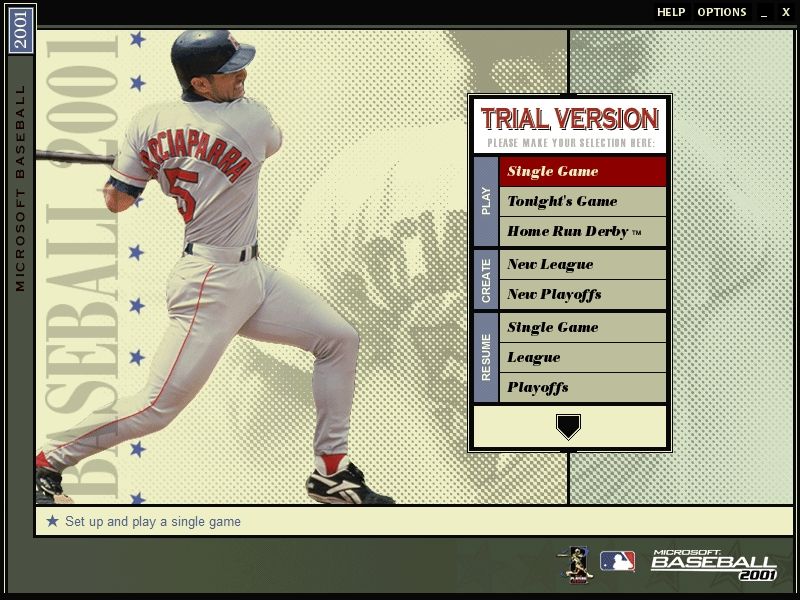Close the game with the X button
The height and width of the screenshot is (600, 800).
coord(786,12)
